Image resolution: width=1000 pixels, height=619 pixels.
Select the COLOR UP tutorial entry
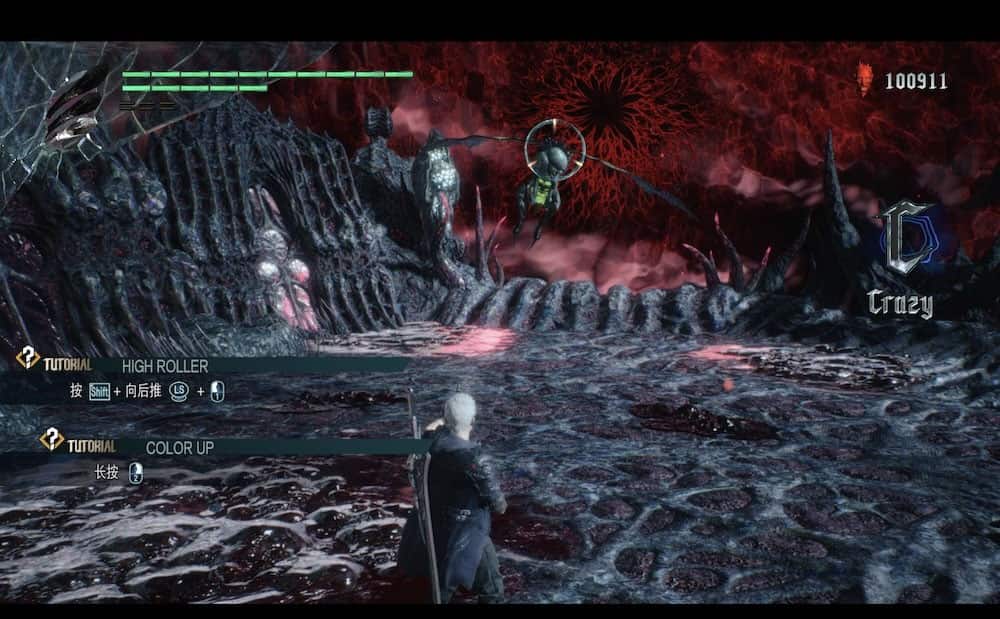[178, 447]
